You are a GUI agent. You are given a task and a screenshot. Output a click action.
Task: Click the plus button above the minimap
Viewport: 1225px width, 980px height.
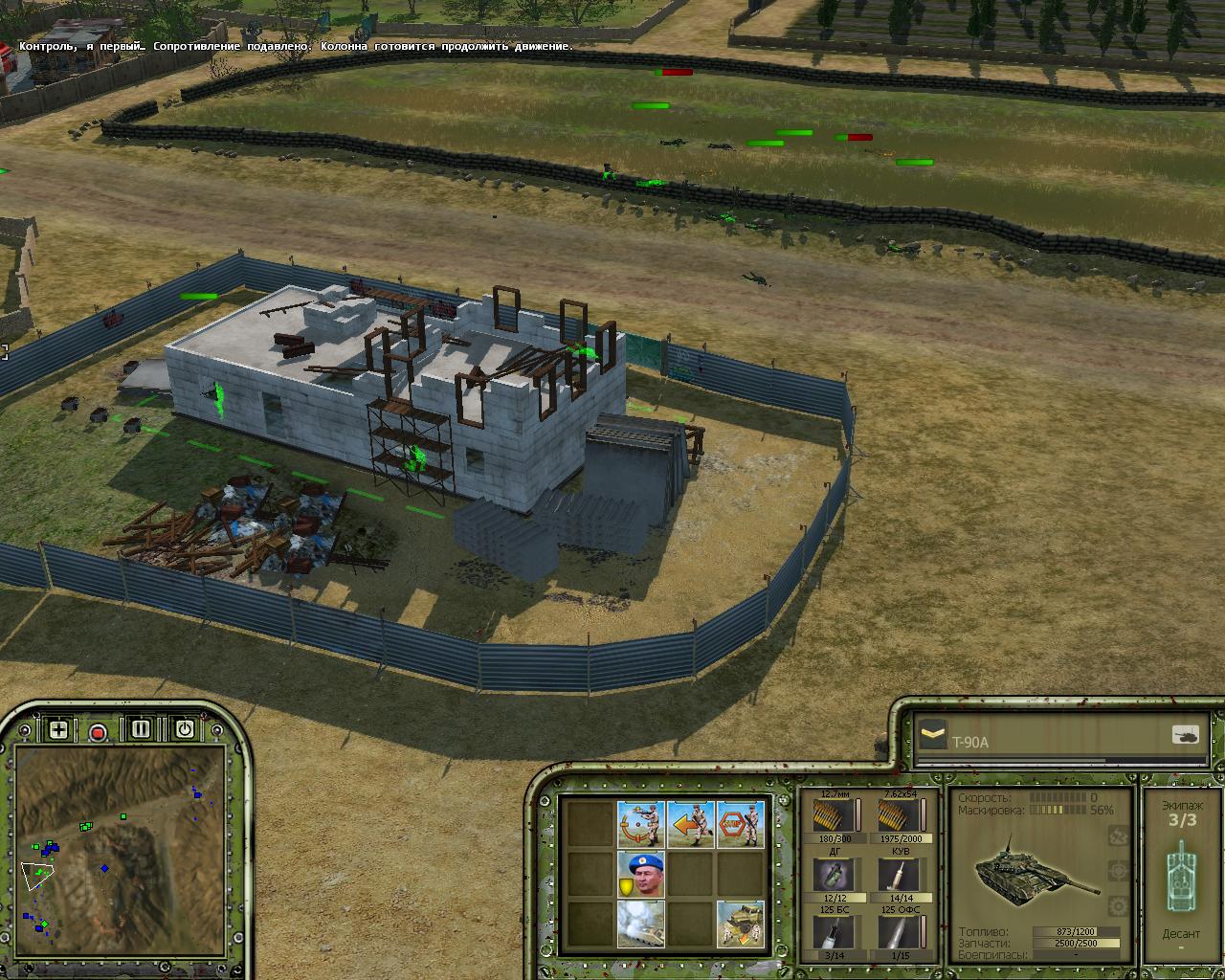58,730
